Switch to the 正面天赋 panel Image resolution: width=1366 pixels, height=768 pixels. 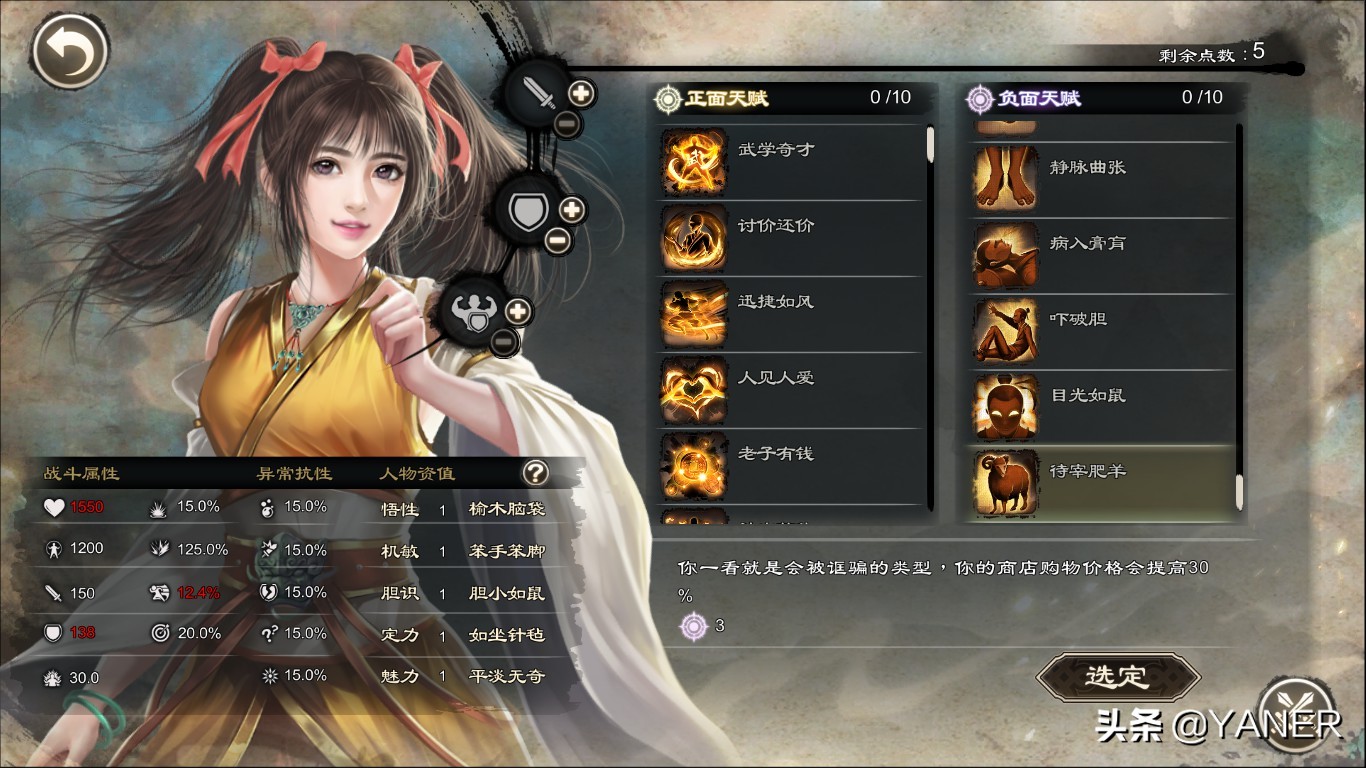point(725,98)
